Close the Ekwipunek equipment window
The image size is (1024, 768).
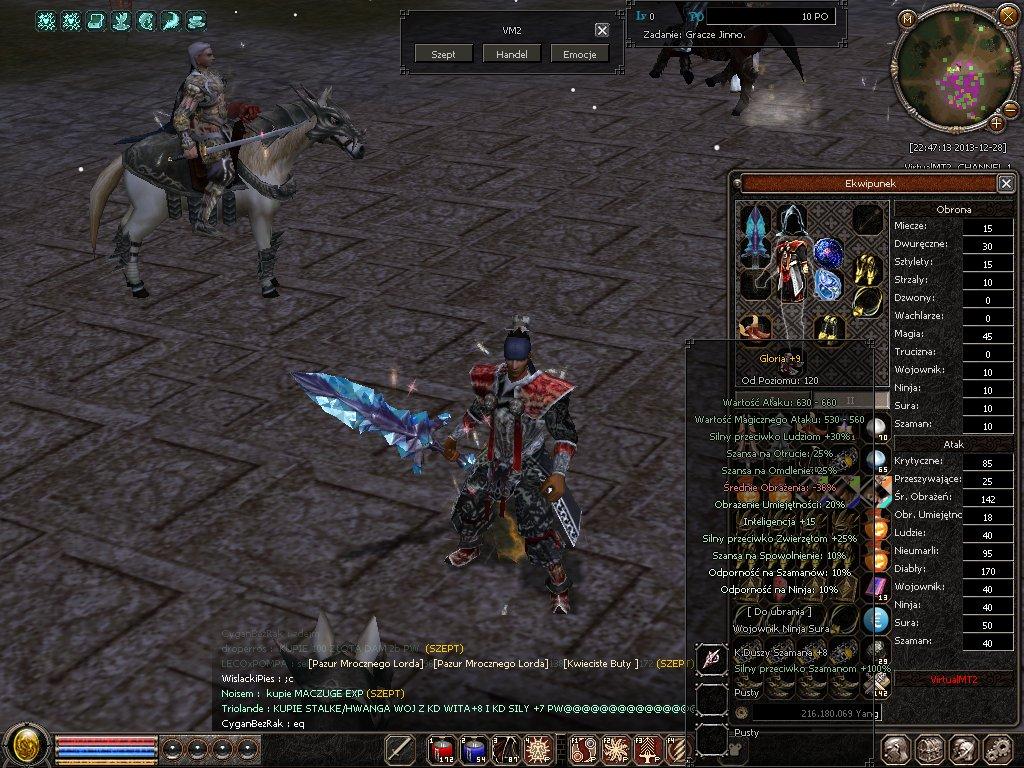coord(1005,183)
